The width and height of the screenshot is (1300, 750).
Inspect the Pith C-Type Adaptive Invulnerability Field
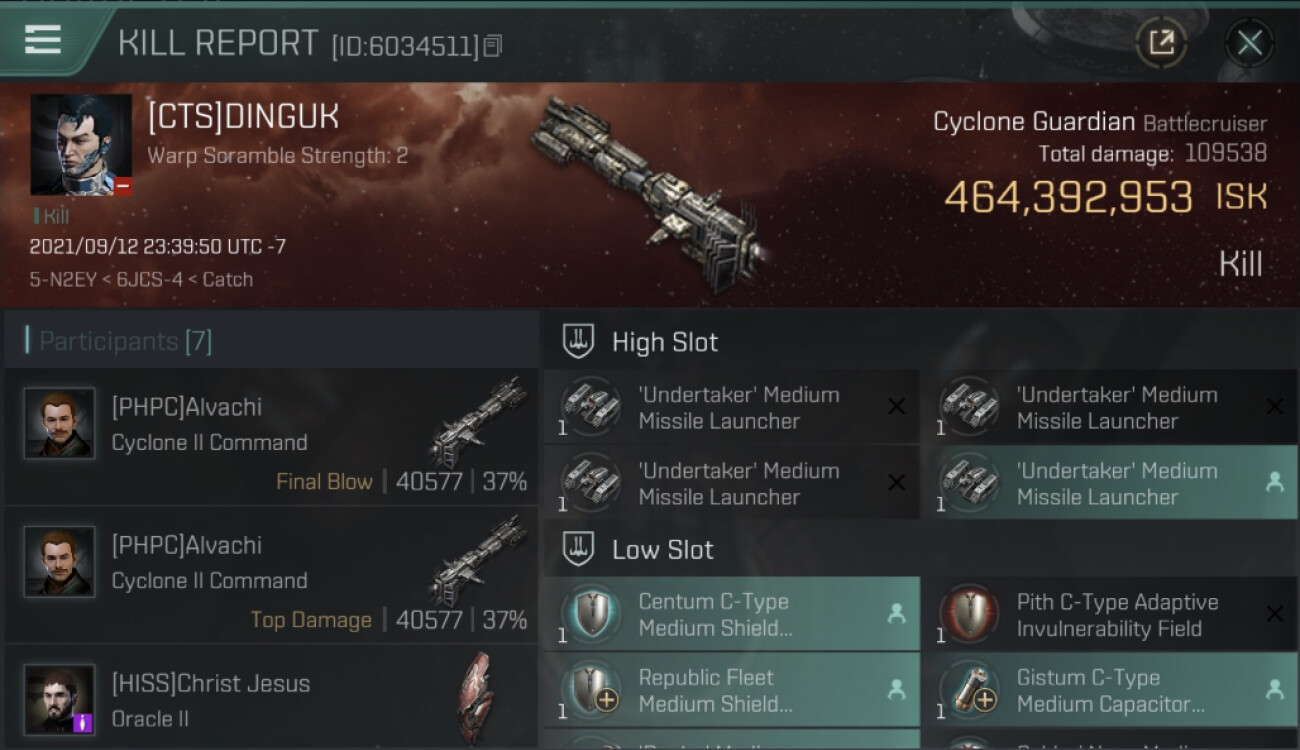[x=1108, y=615]
